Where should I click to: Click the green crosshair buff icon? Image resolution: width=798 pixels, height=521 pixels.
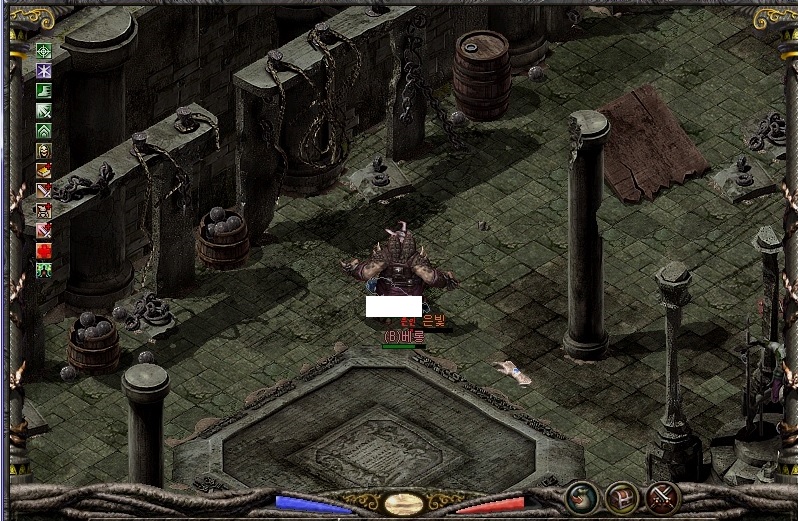44,51
